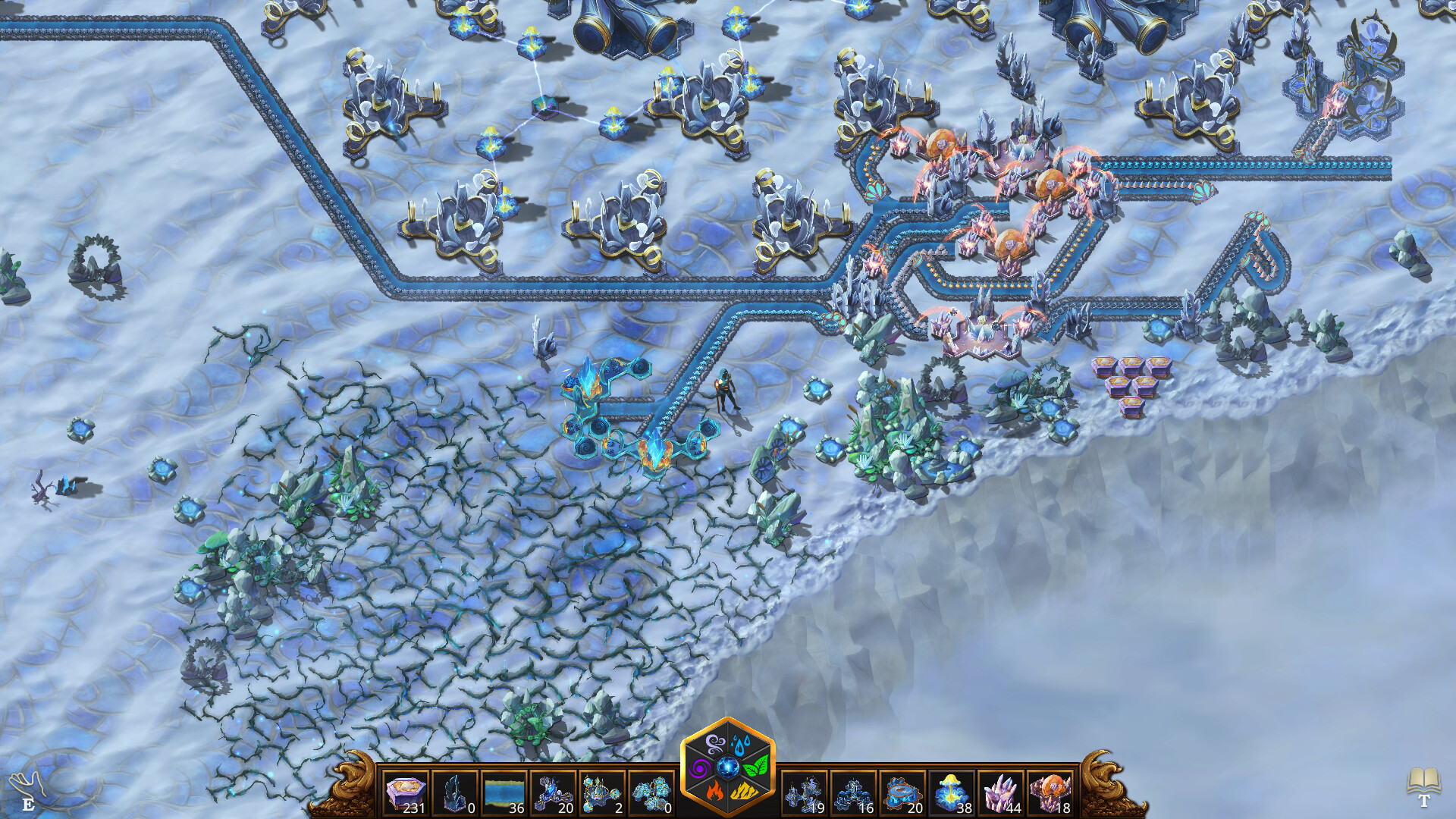1456x819 pixels.
Task: Switch to the purple void element category
Action: 701,767
